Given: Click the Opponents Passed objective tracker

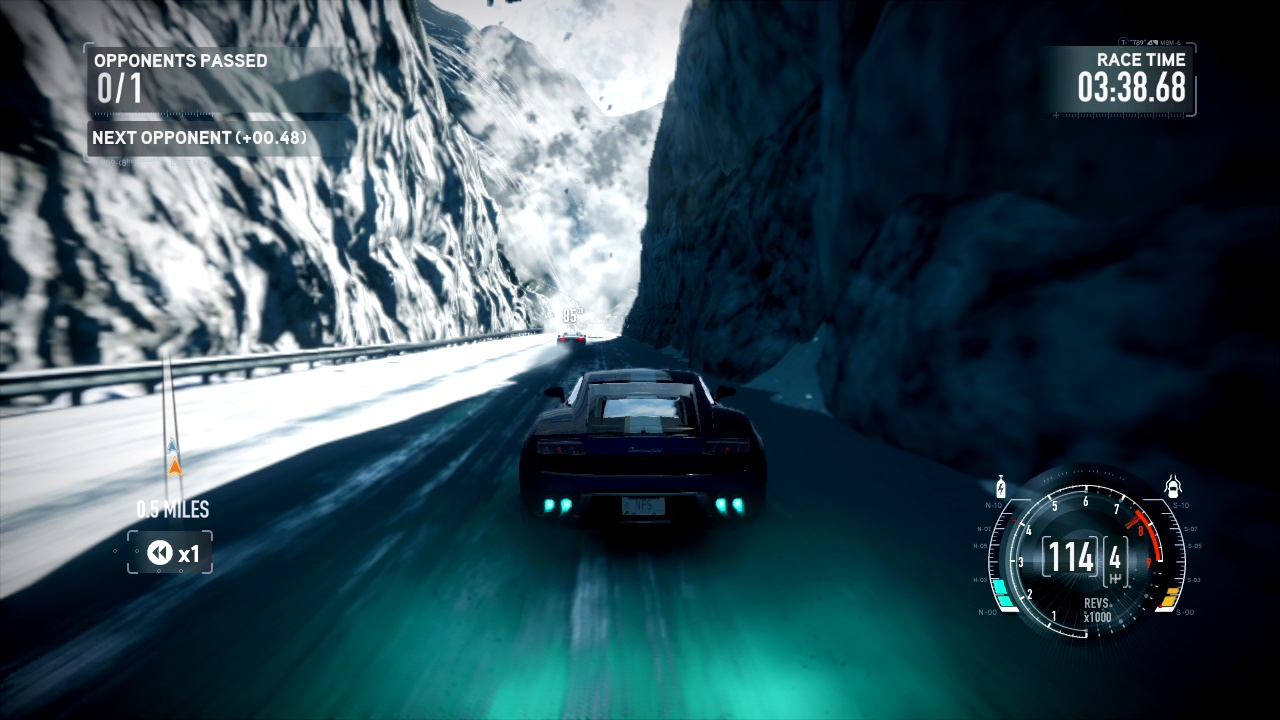Looking at the screenshot, I should 180,78.
